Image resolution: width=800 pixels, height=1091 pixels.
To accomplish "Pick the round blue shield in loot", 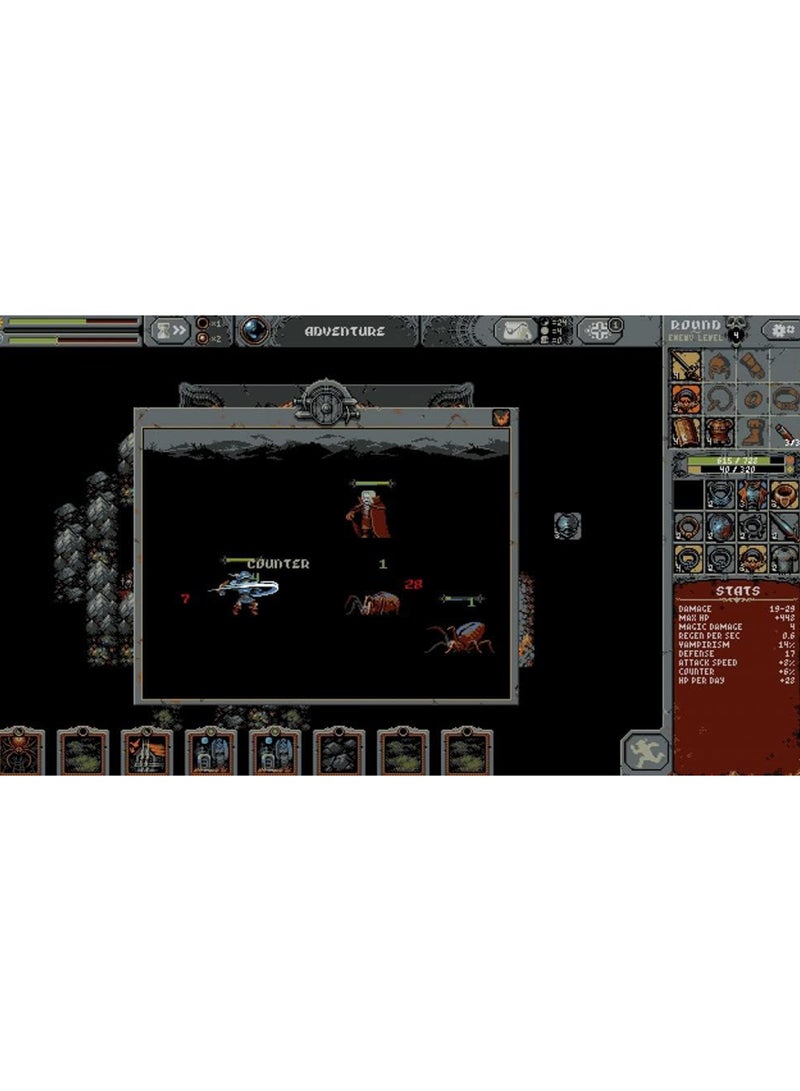I will click(718, 526).
